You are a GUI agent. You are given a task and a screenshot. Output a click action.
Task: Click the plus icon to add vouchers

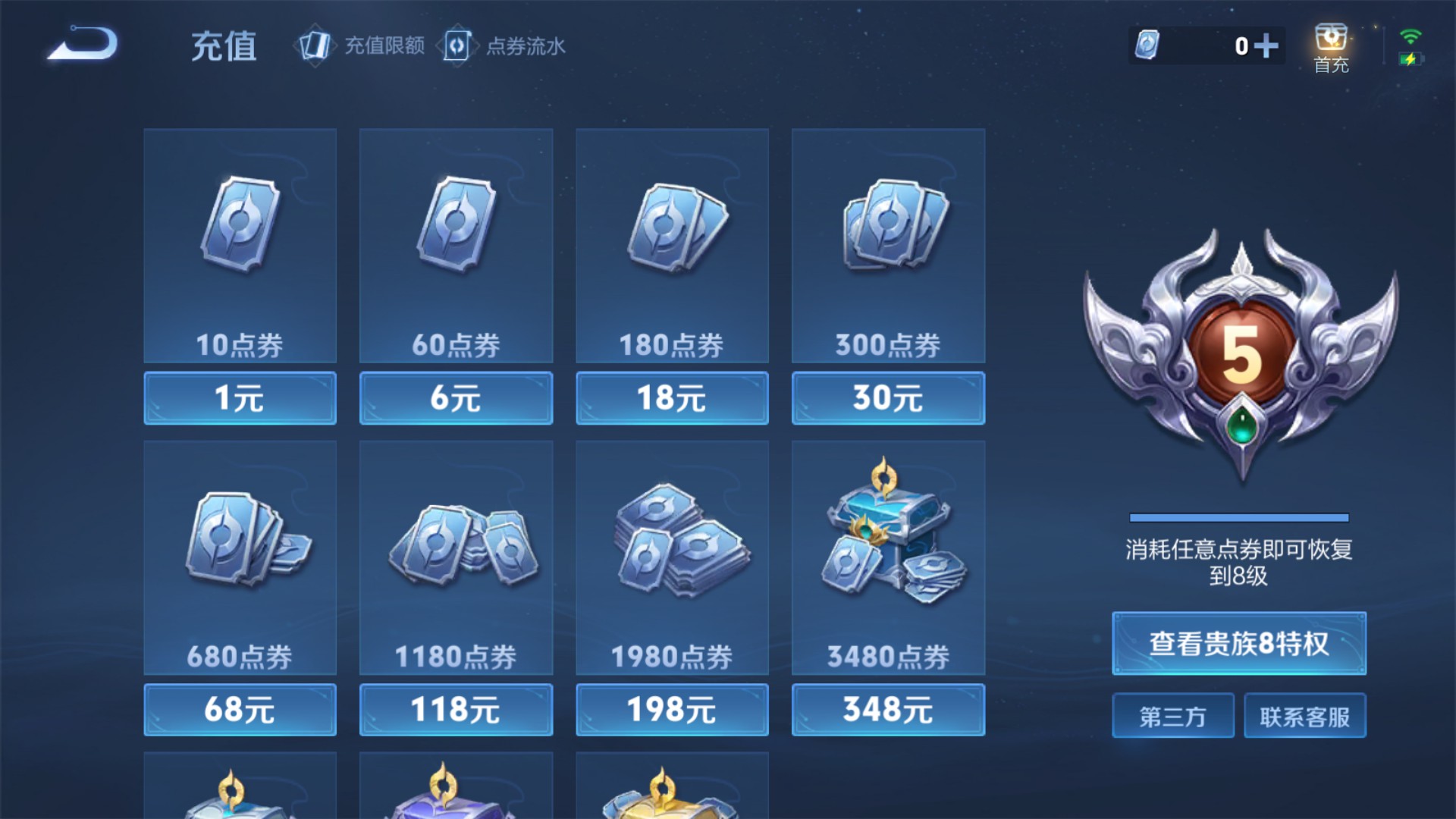click(x=1269, y=45)
